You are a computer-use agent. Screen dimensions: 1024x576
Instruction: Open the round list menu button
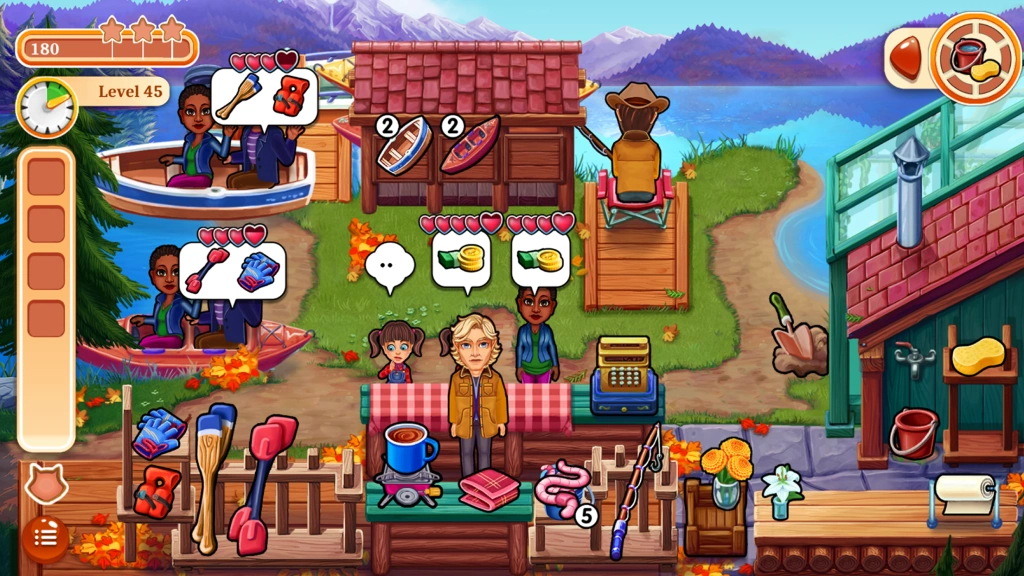pos(45,538)
